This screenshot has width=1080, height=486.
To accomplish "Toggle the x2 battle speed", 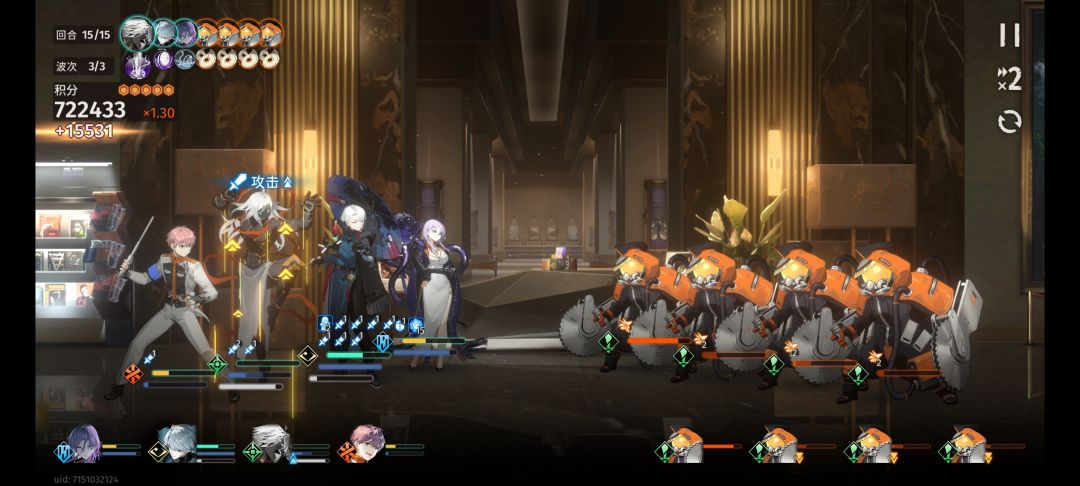I will click(x=1010, y=79).
